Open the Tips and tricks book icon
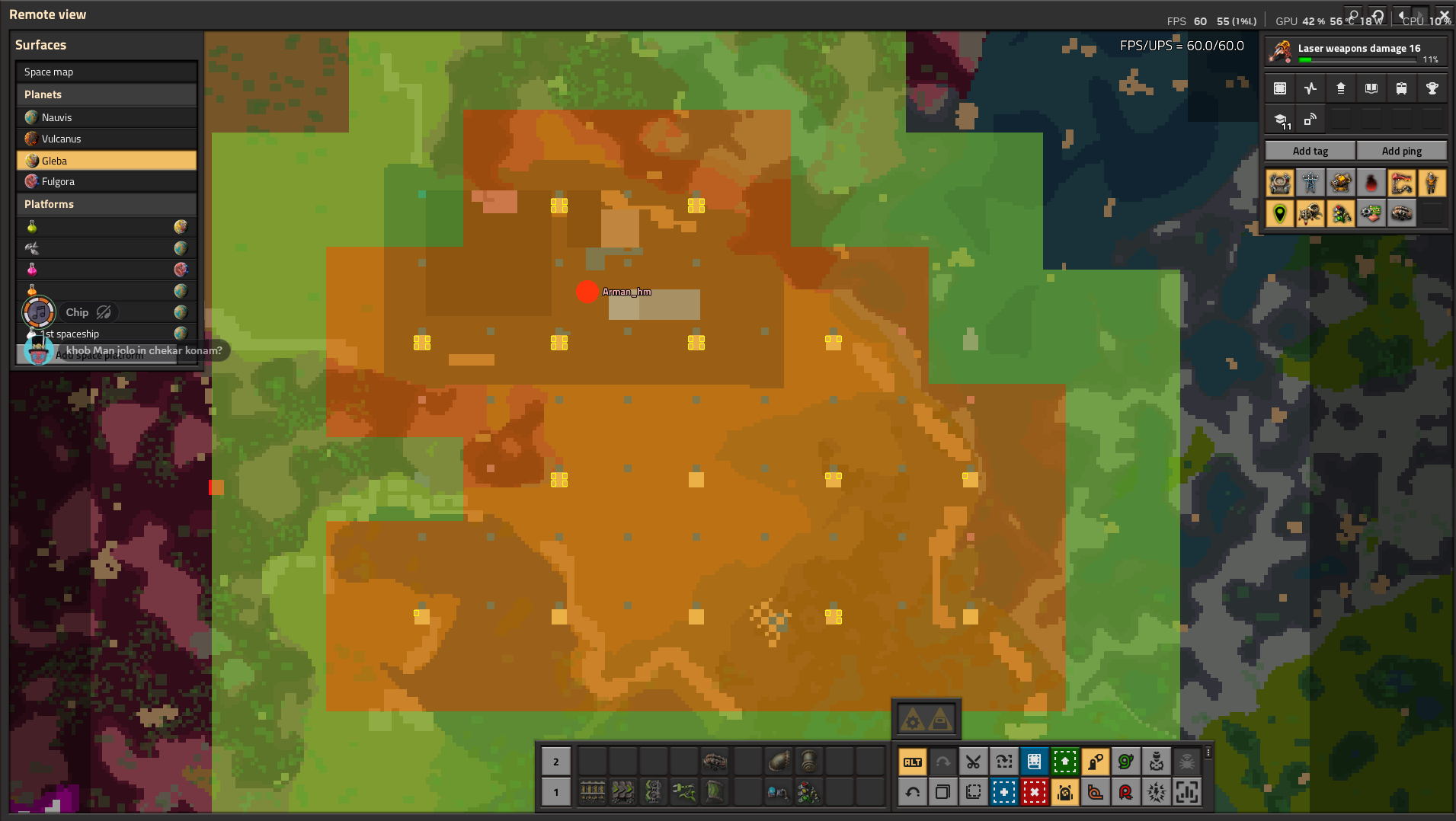 pos(1371,88)
